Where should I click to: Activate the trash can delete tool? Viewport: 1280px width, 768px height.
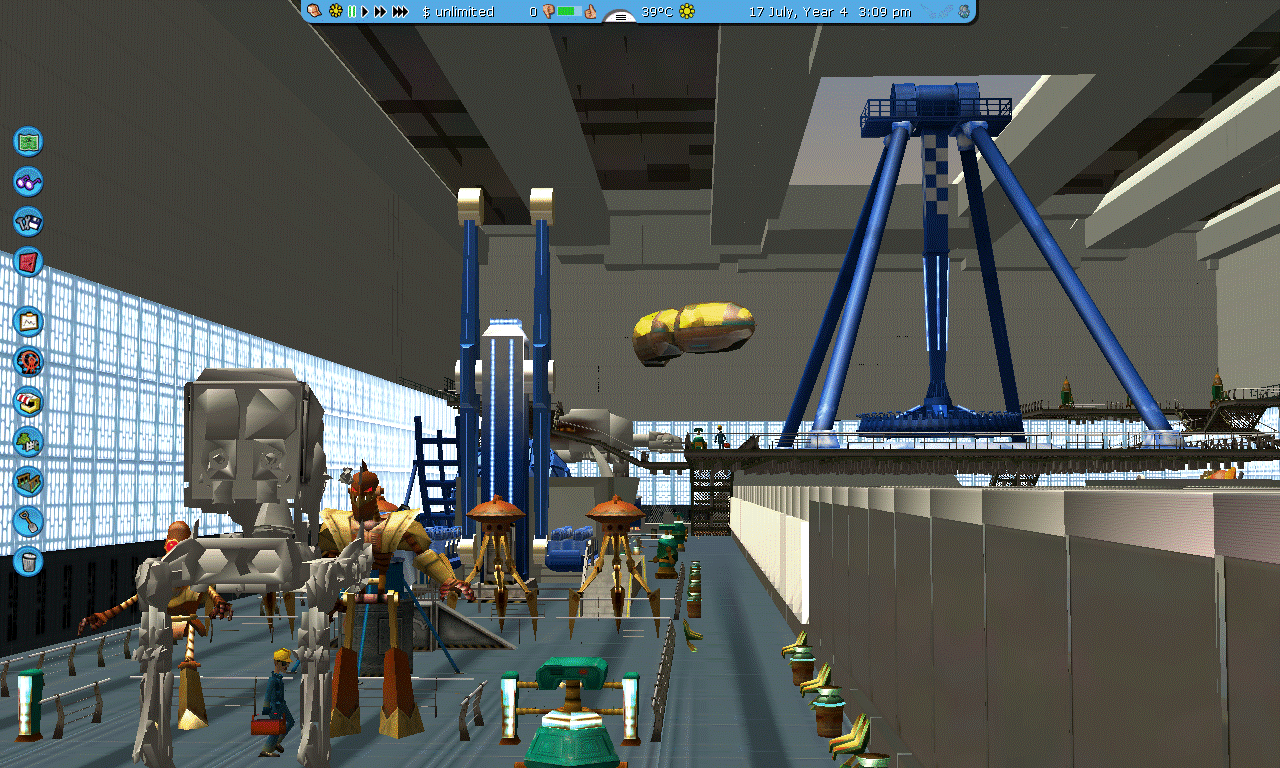coord(28,561)
